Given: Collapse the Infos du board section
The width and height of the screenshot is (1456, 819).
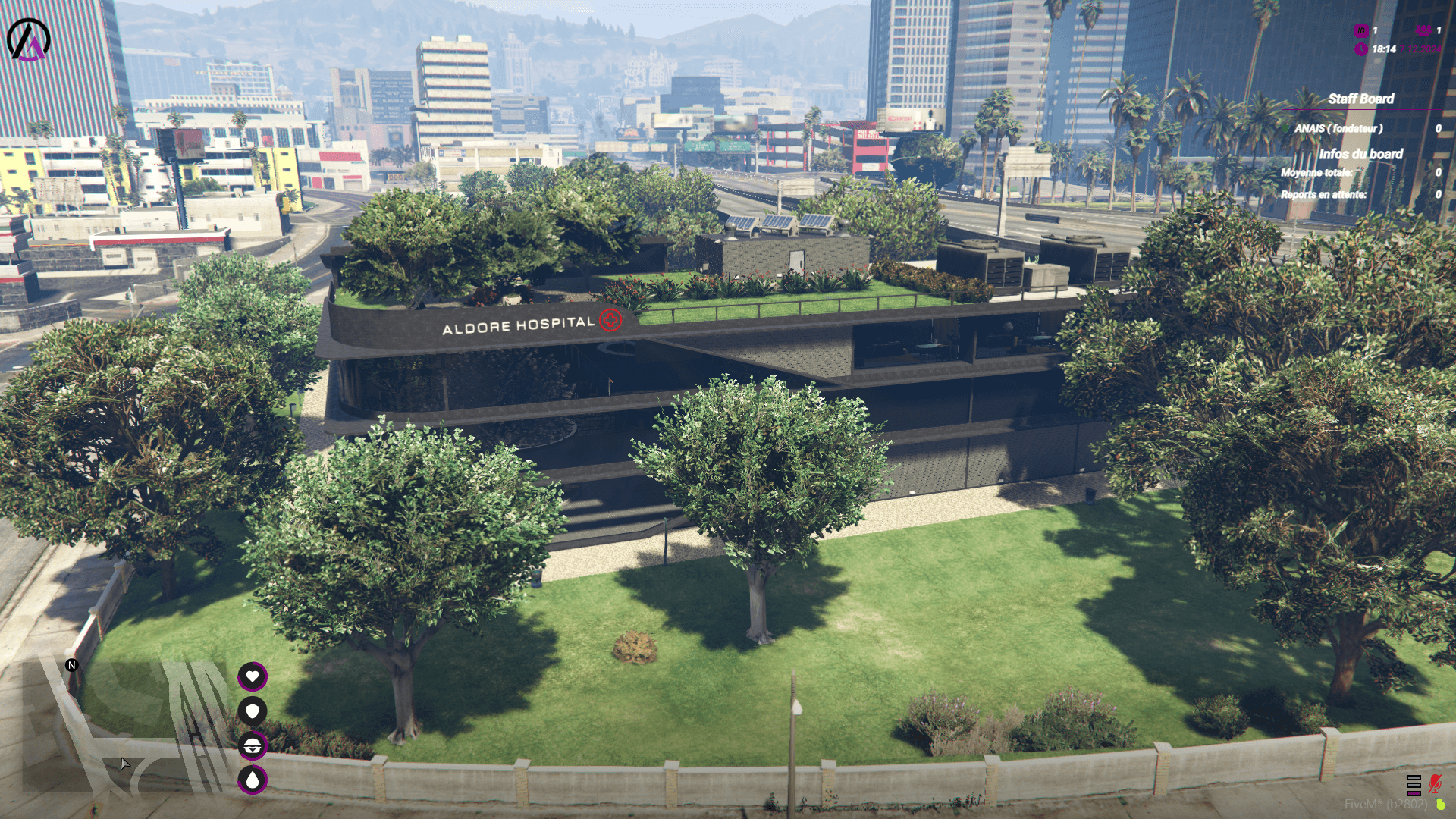Looking at the screenshot, I should 1362,155.
